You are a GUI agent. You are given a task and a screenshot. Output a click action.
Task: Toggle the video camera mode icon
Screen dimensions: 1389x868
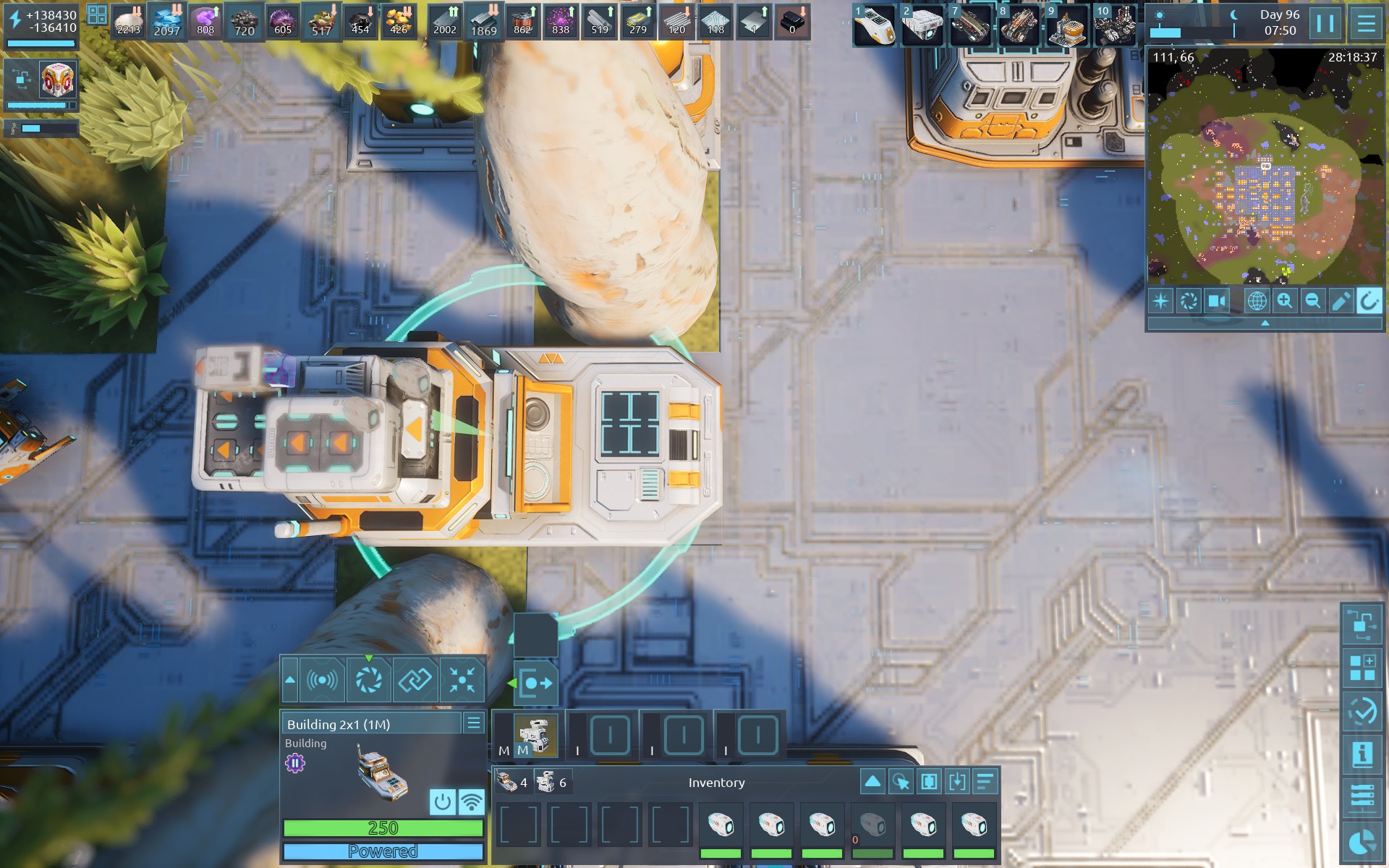[1217, 301]
